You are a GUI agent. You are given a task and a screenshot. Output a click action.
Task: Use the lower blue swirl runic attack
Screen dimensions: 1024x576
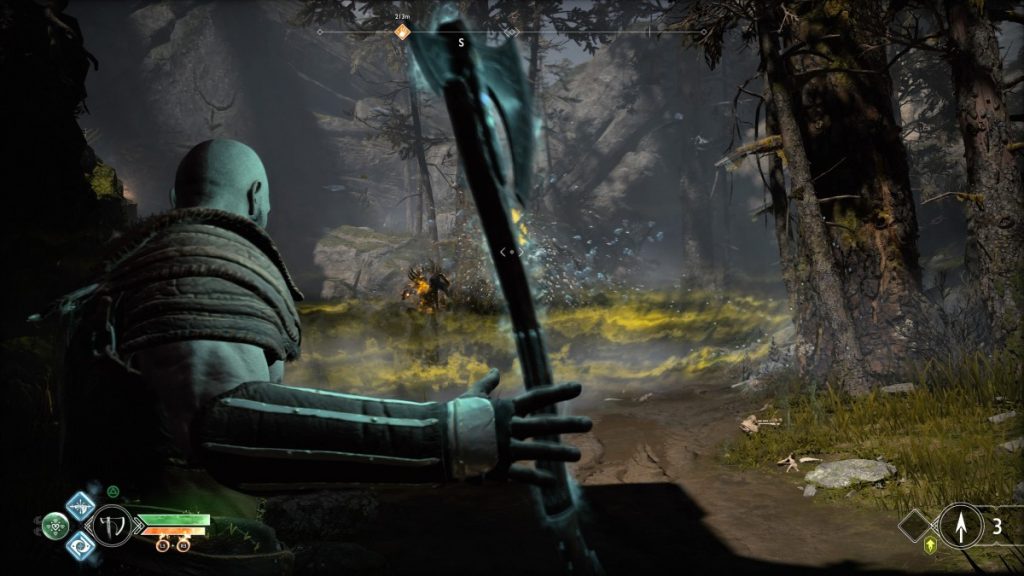point(80,545)
